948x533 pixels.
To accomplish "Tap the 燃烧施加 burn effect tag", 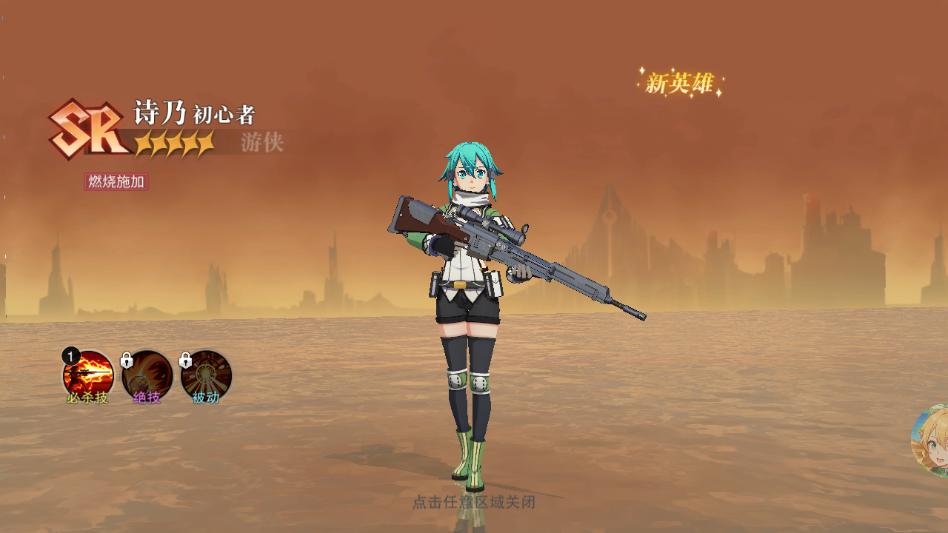I will 117,182.
